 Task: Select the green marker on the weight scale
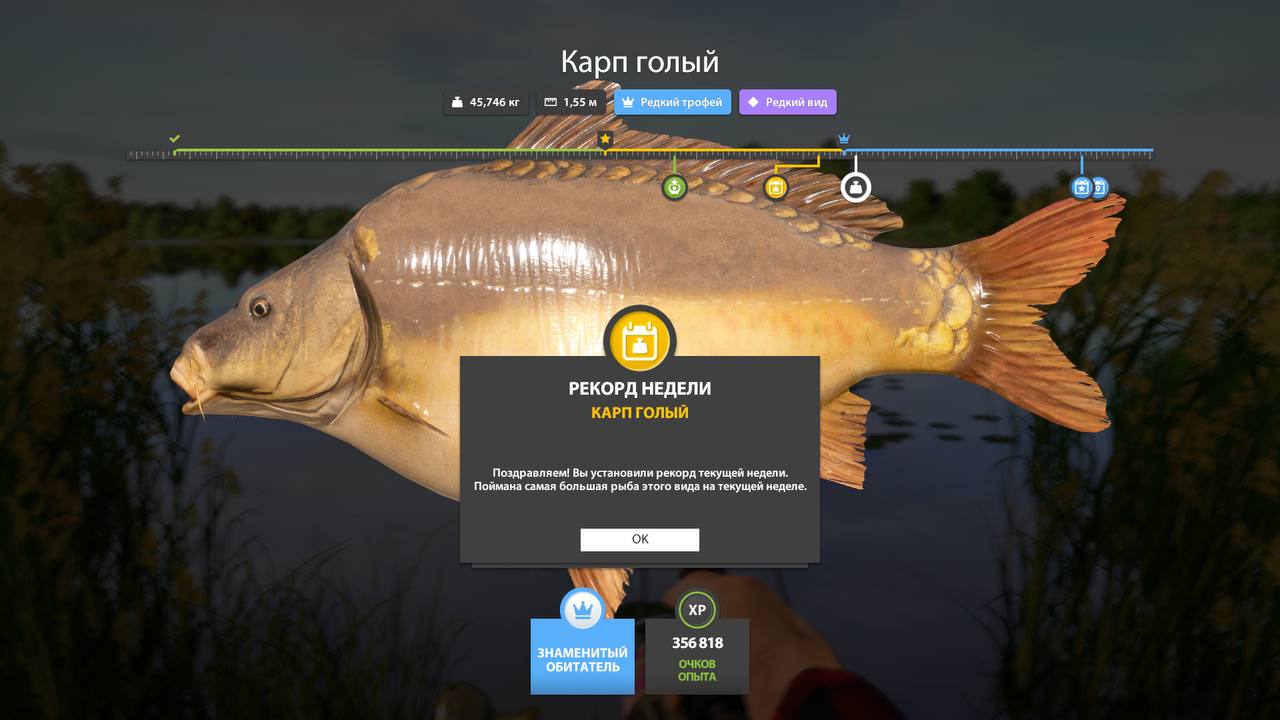(675, 187)
